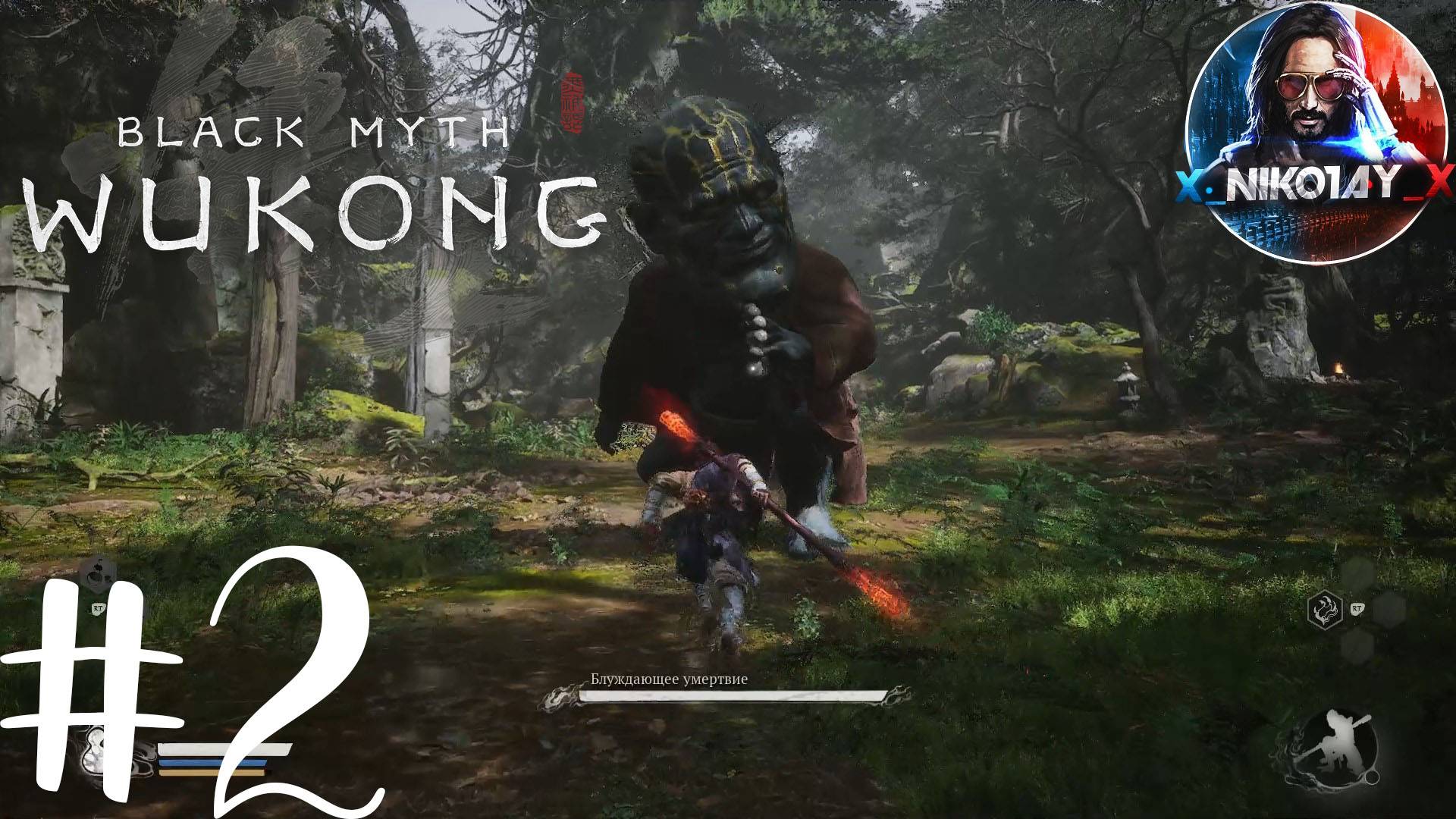Select the Блуждающее умертвие boss nameplate
1456x819 pixels.
coord(667,680)
